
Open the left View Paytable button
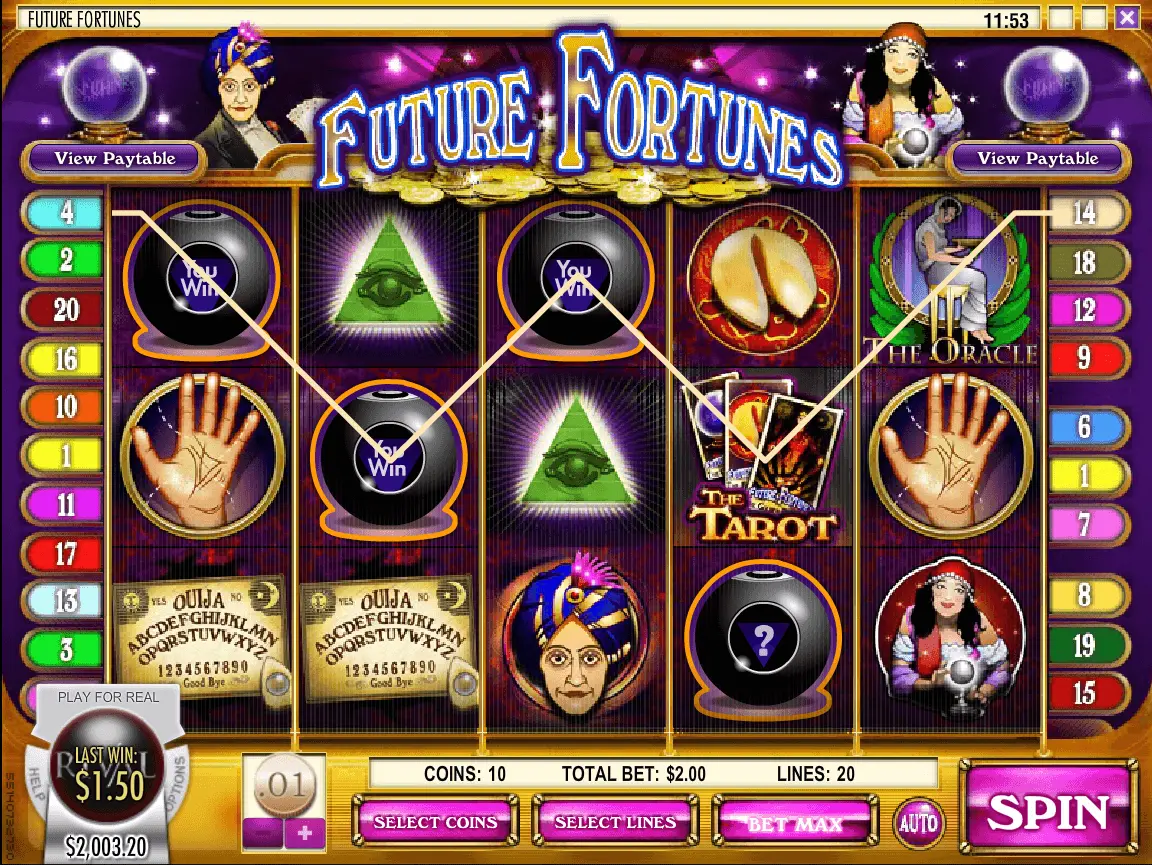(115, 158)
